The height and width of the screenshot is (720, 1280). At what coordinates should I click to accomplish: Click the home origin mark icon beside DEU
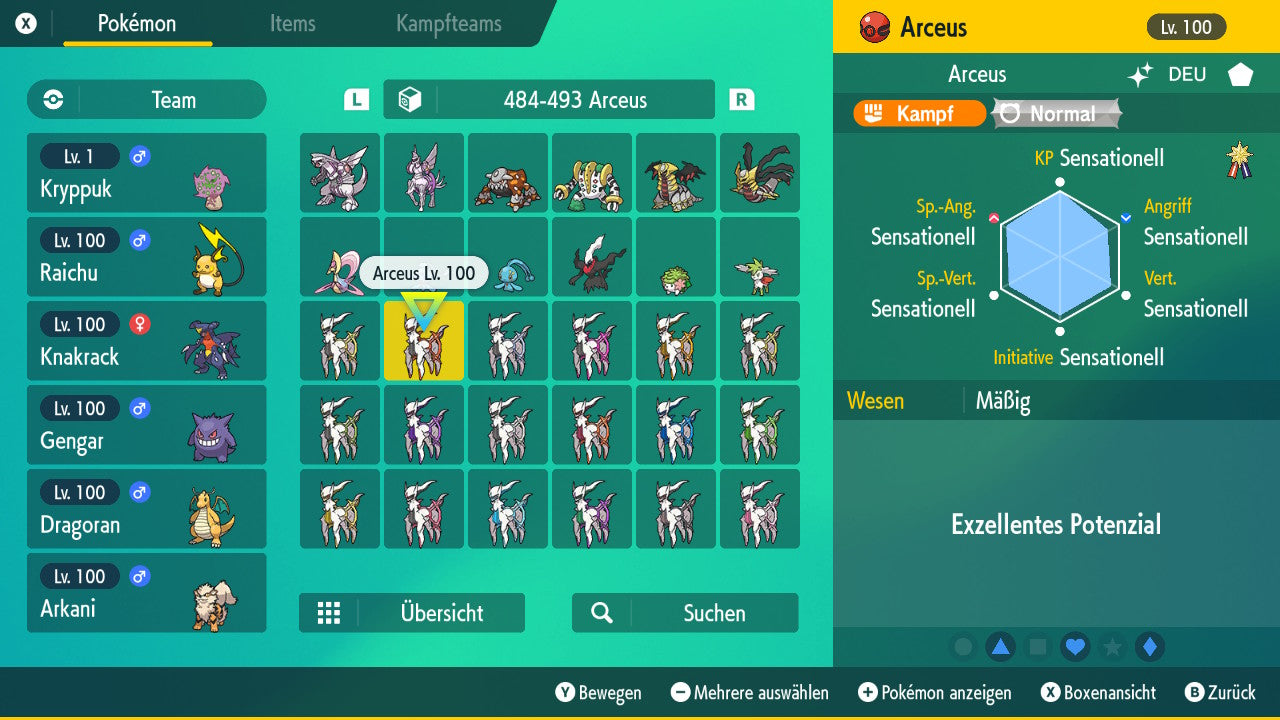[x=1238, y=74]
